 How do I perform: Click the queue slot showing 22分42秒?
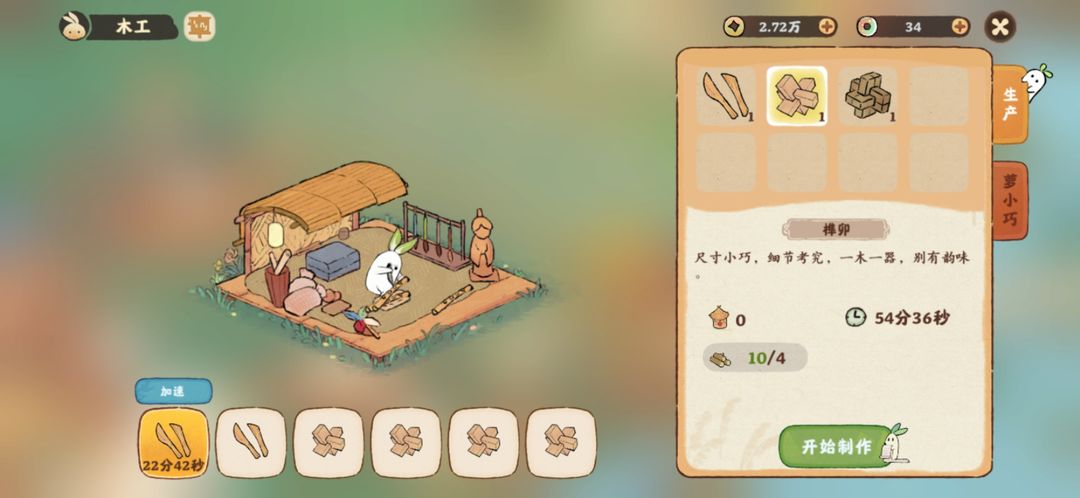[x=174, y=442]
